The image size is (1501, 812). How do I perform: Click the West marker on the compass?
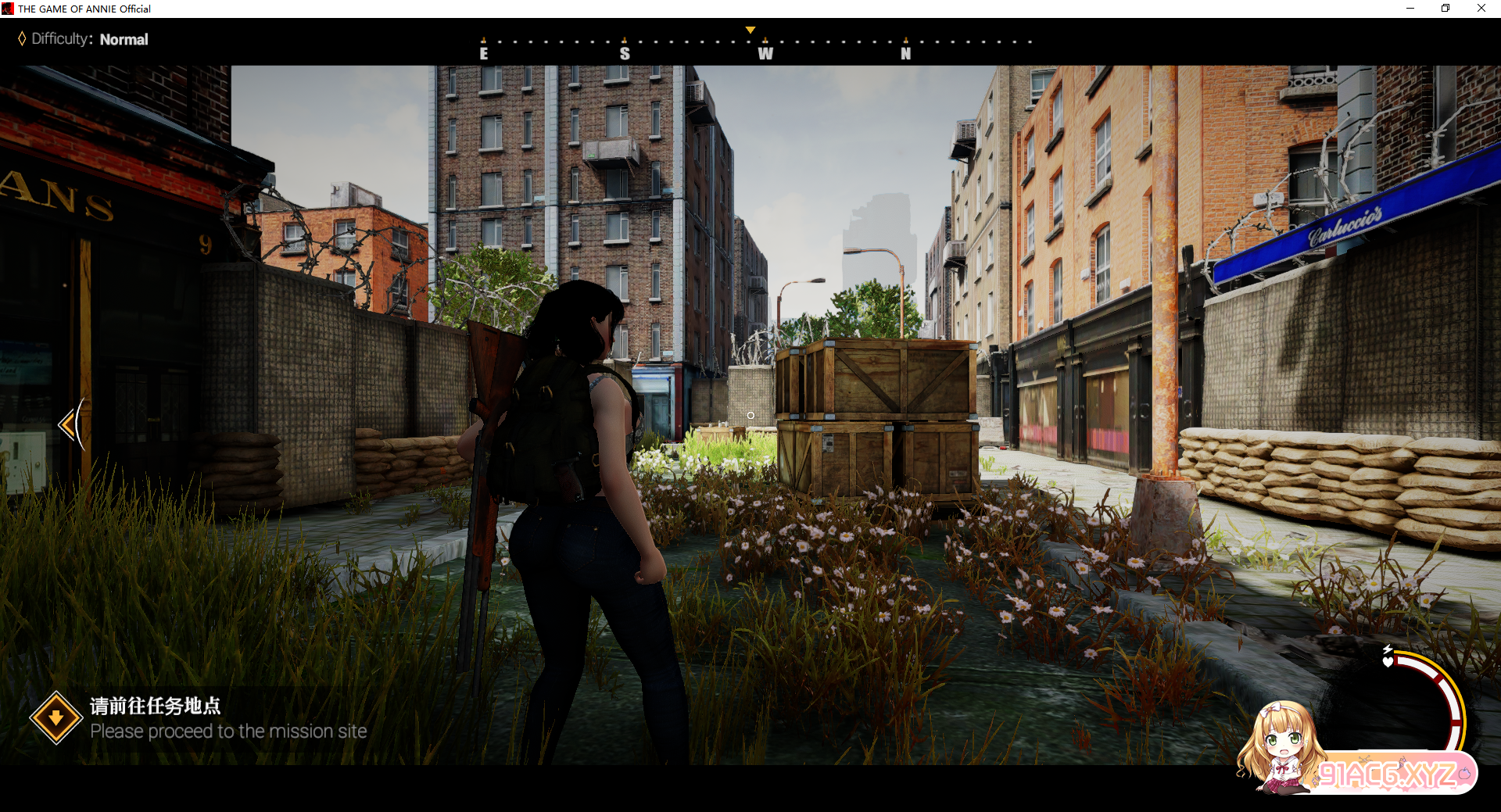(x=765, y=53)
